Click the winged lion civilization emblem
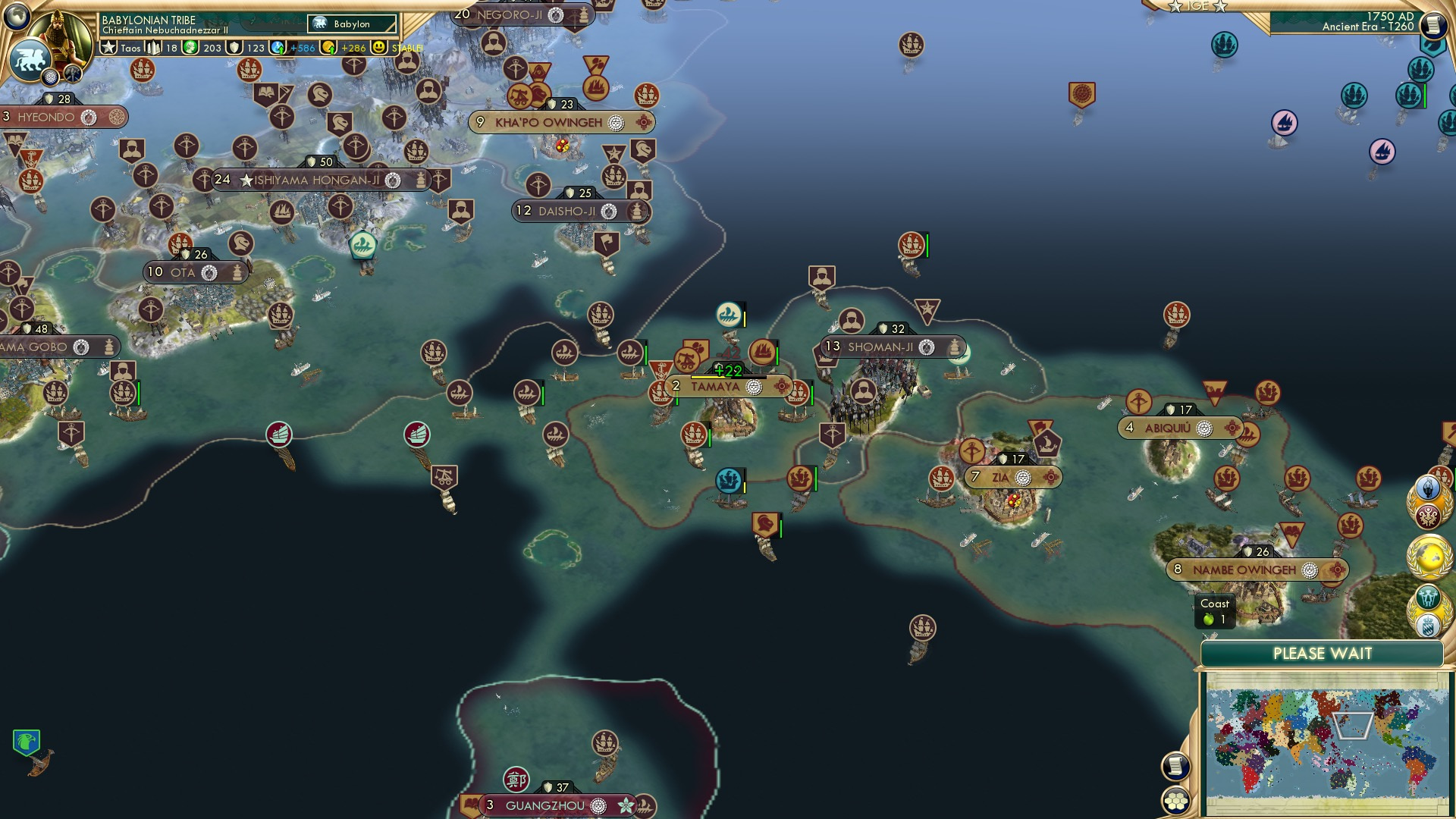 click(x=30, y=61)
